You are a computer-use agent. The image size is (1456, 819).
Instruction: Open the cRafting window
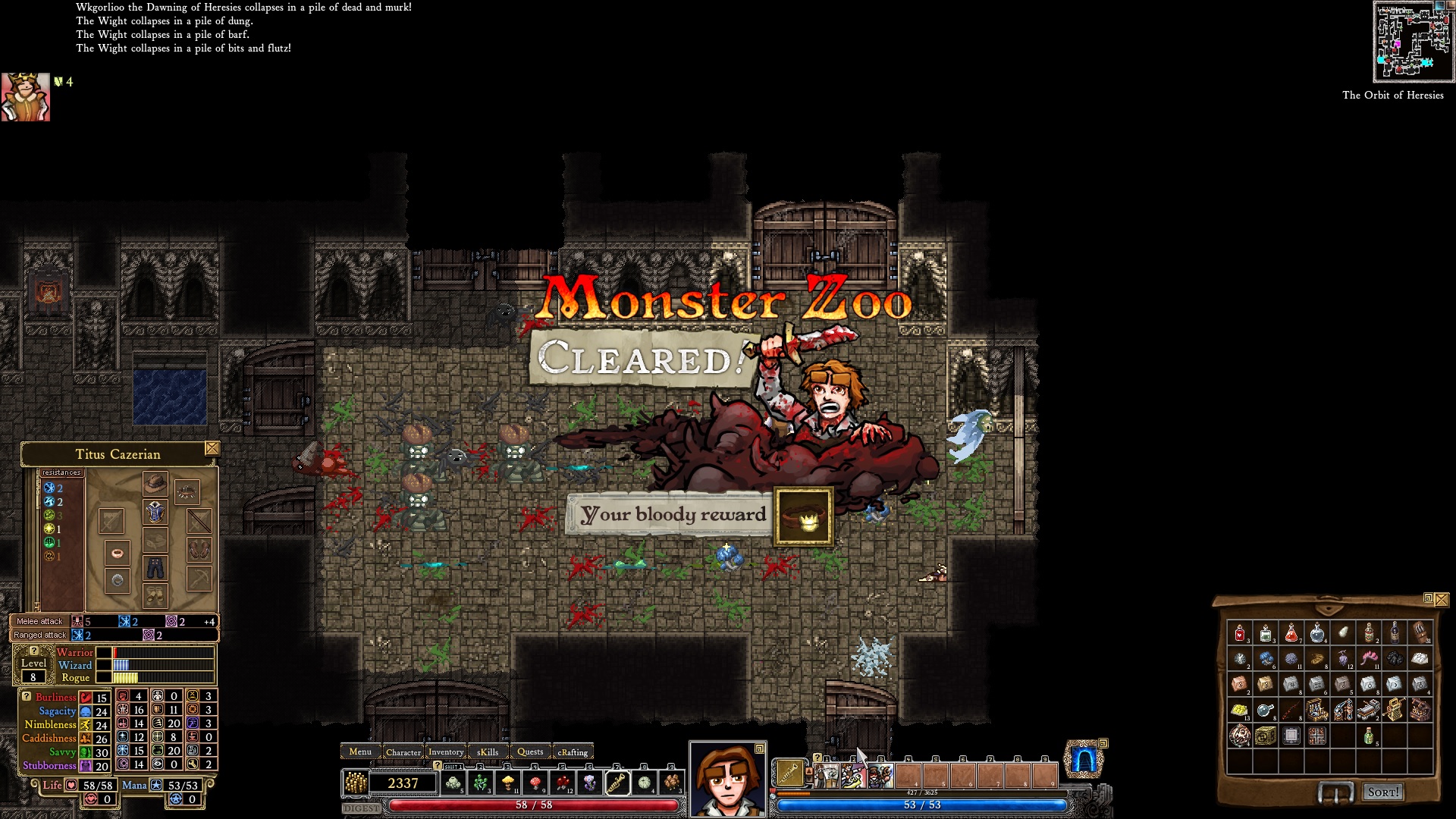[573, 752]
